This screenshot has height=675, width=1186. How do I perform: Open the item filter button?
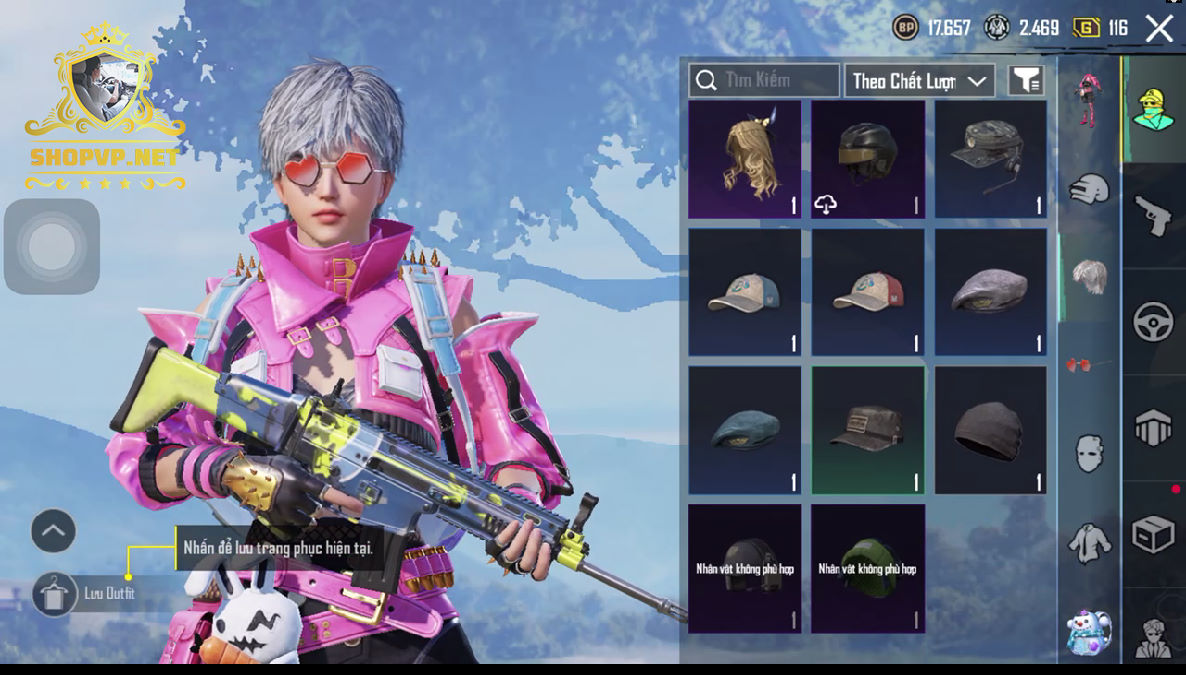pos(1026,81)
